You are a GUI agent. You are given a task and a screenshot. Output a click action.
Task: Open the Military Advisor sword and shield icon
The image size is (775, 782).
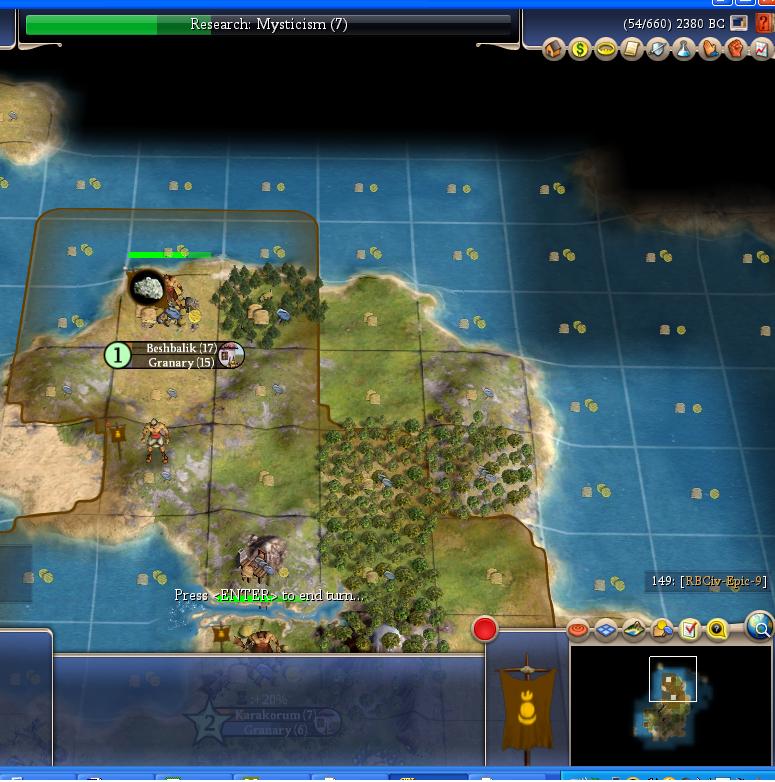[x=658, y=49]
